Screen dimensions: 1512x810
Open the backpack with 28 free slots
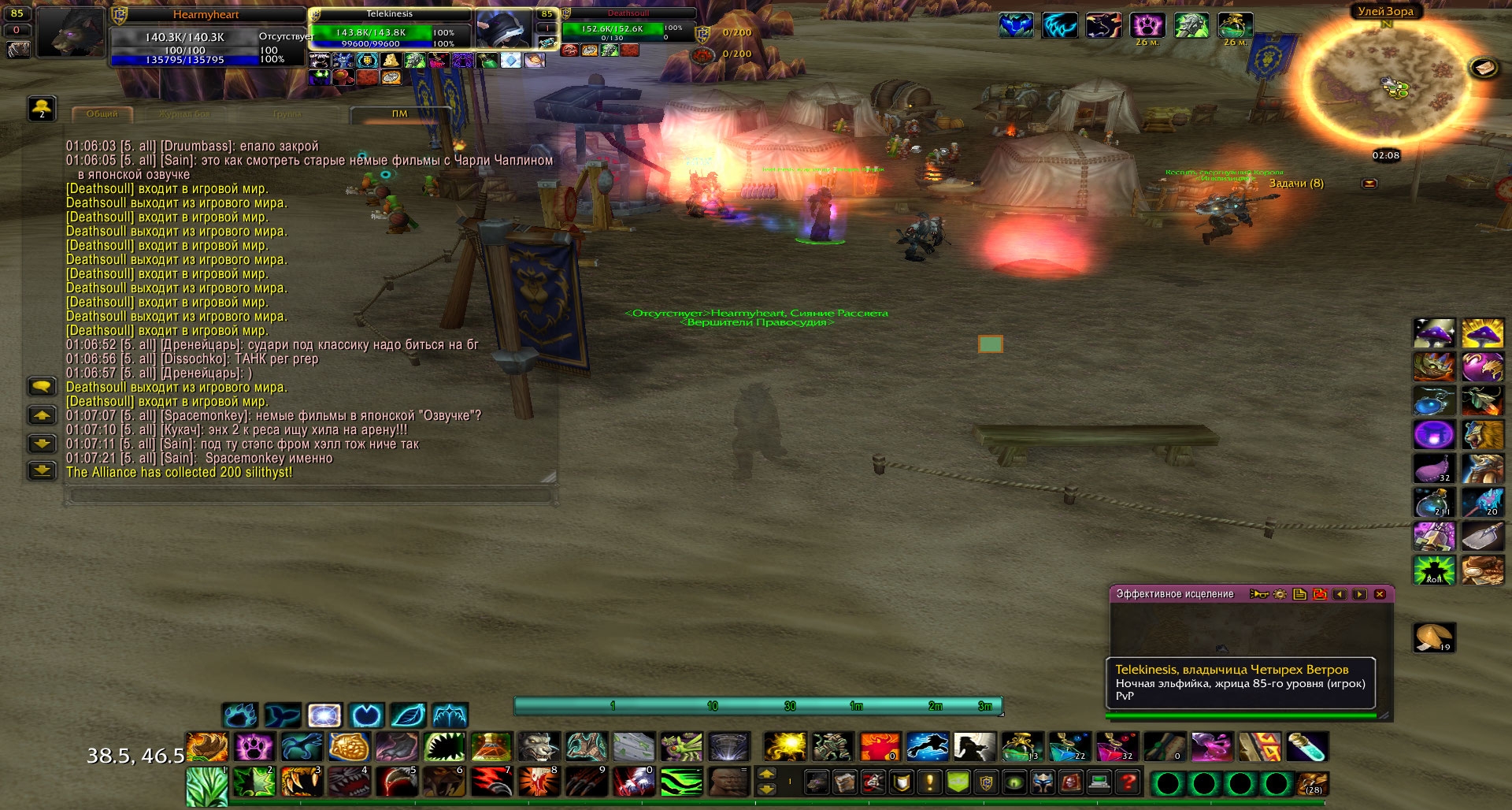pos(1313,784)
